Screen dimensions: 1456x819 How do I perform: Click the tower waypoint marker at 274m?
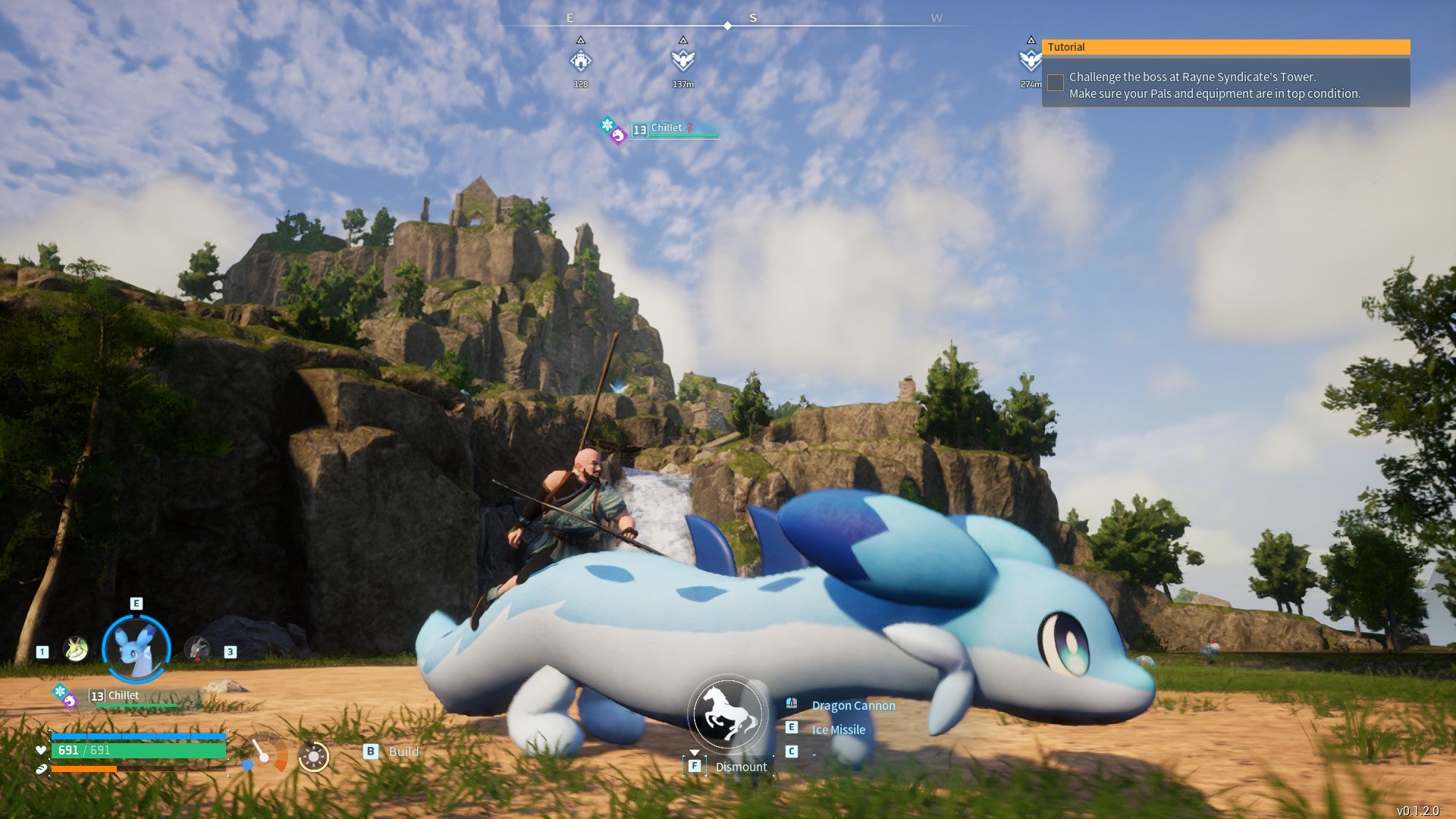pos(1030,59)
